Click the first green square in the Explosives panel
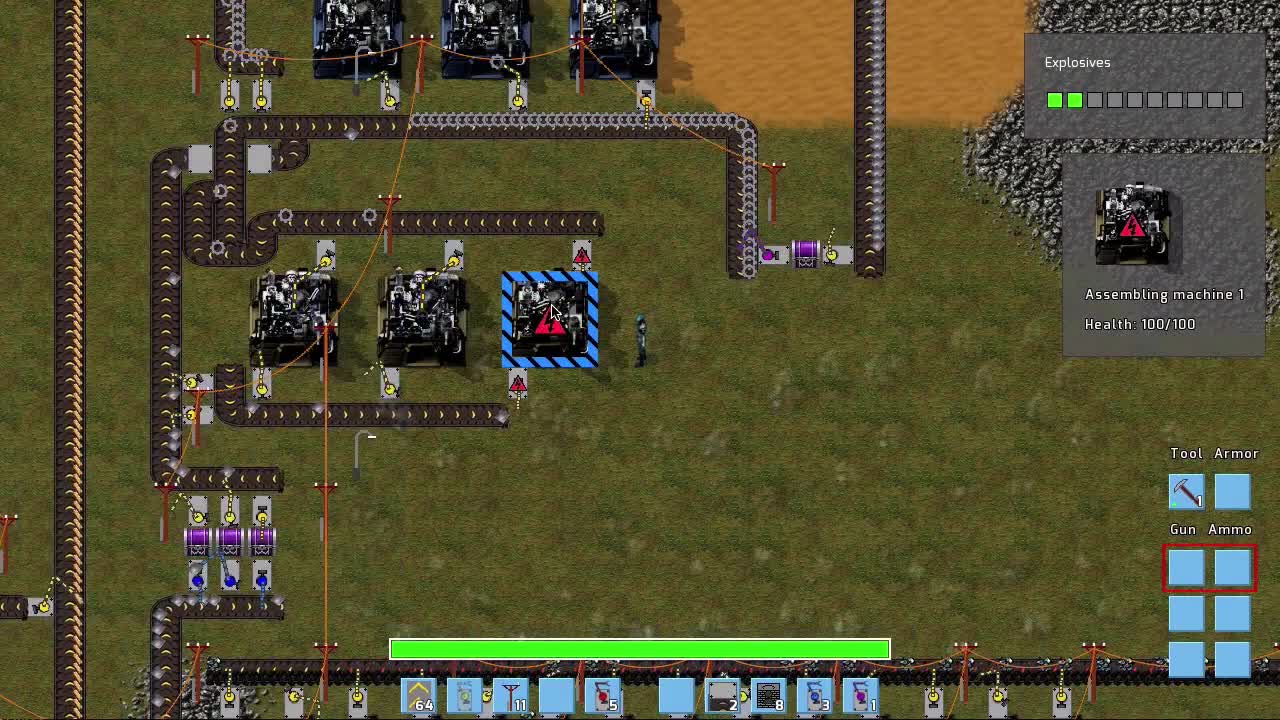The height and width of the screenshot is (720, 1280). click(x=1054, y=100)
